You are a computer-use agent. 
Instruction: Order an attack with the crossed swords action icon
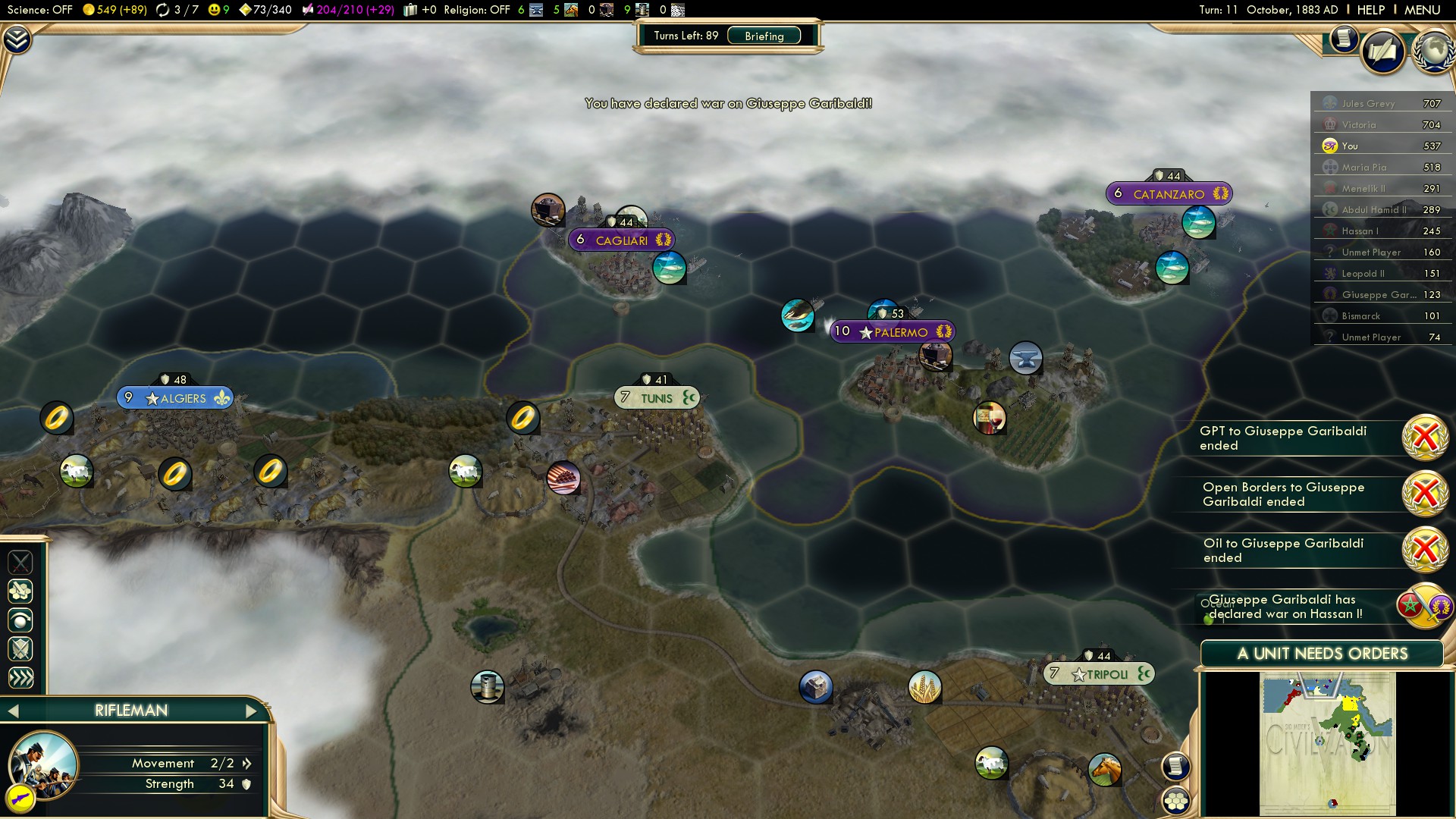click(20, 563)
